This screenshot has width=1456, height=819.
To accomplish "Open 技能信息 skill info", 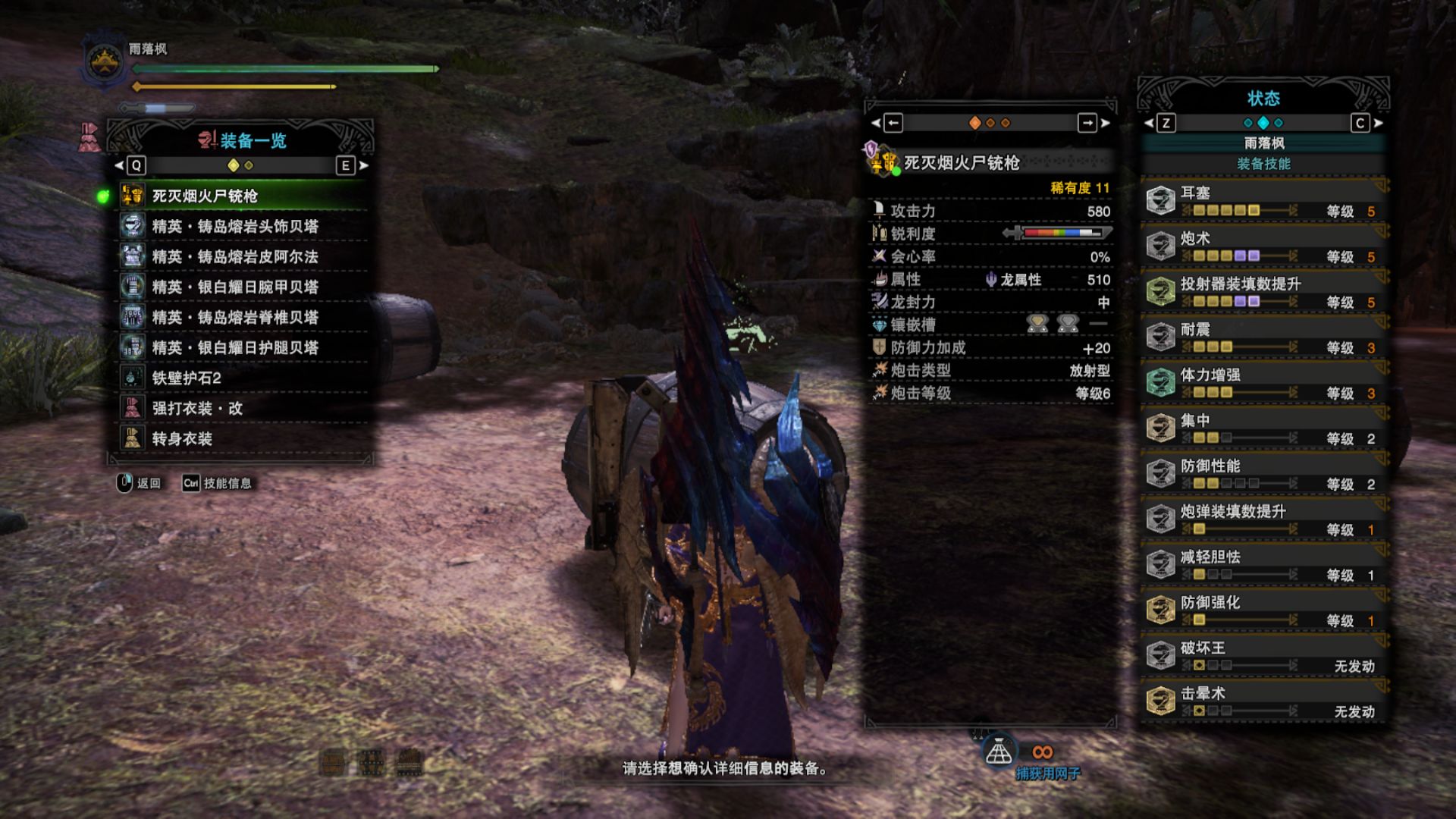I will (x=217, y=483).
